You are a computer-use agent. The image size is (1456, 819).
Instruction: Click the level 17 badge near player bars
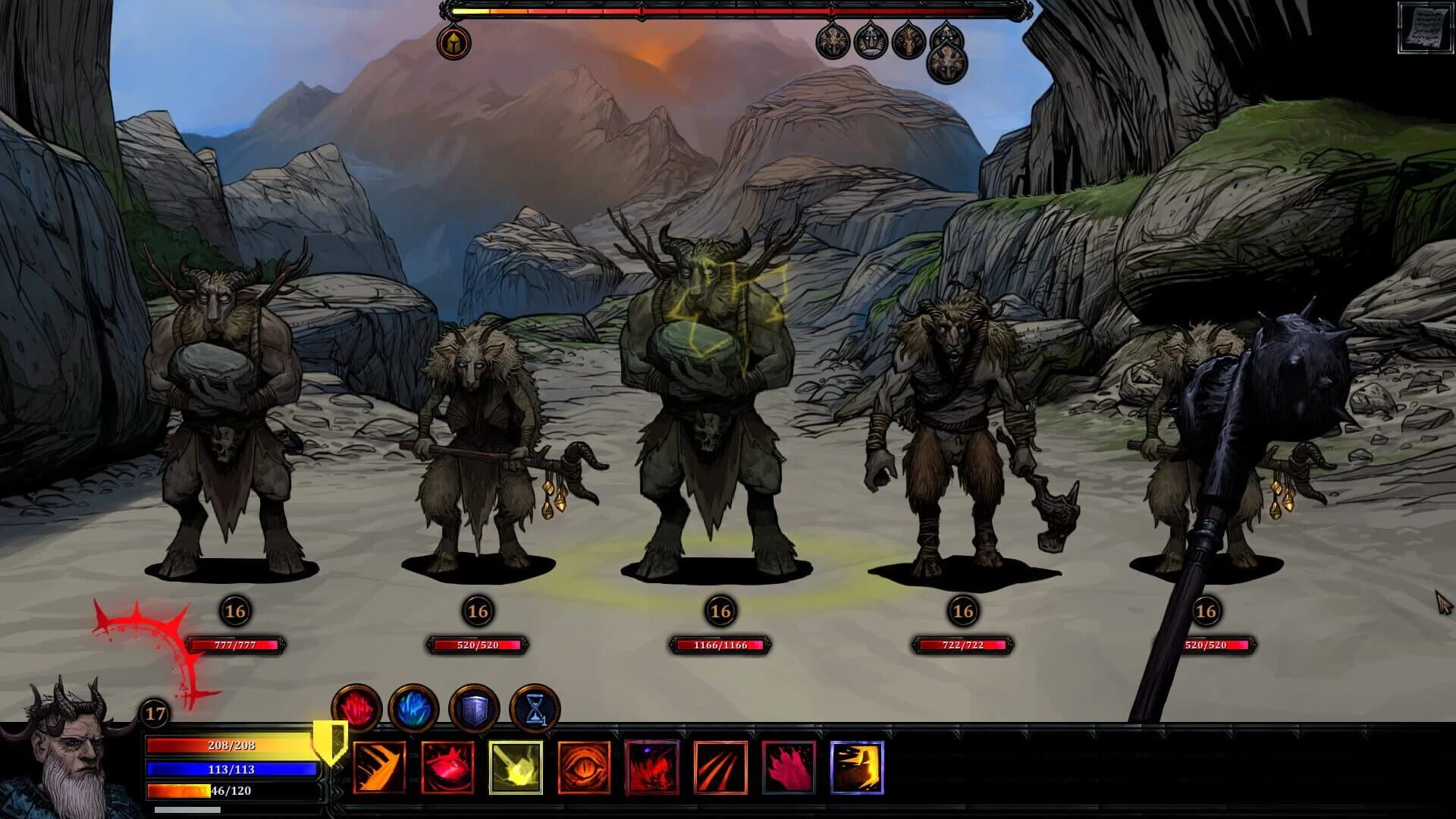coord(155,714)
